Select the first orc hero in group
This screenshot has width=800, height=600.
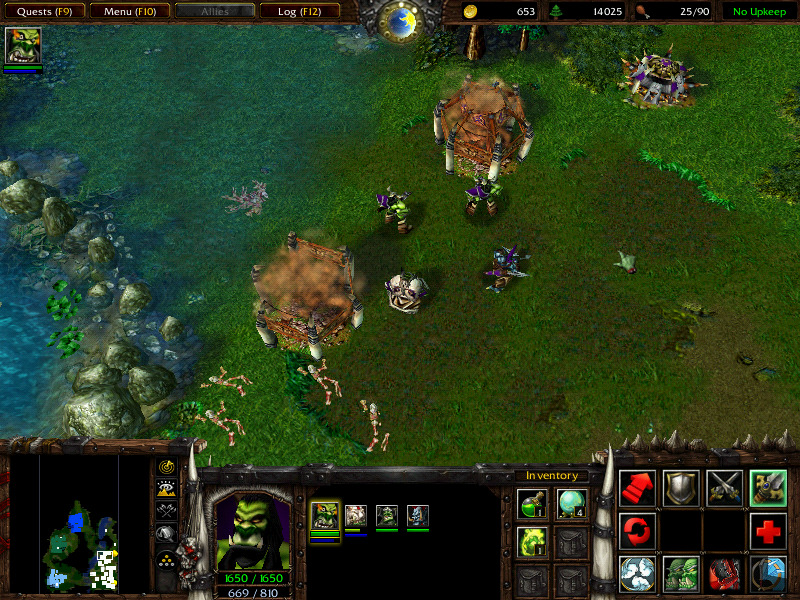tap(325, 516)
